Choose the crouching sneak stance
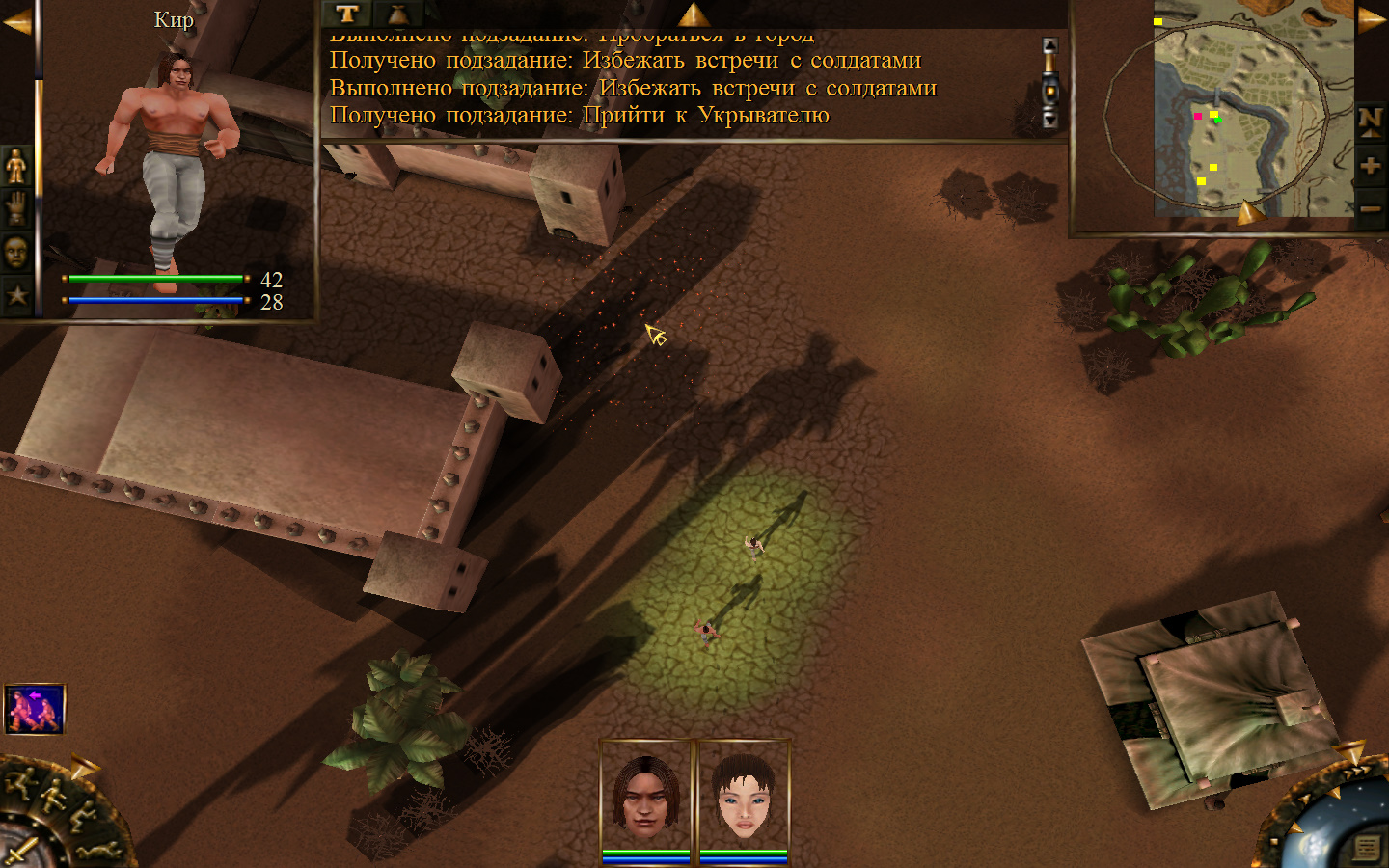Image resolution: width=1389 pixels, height=868 pixels. point(81,819)
